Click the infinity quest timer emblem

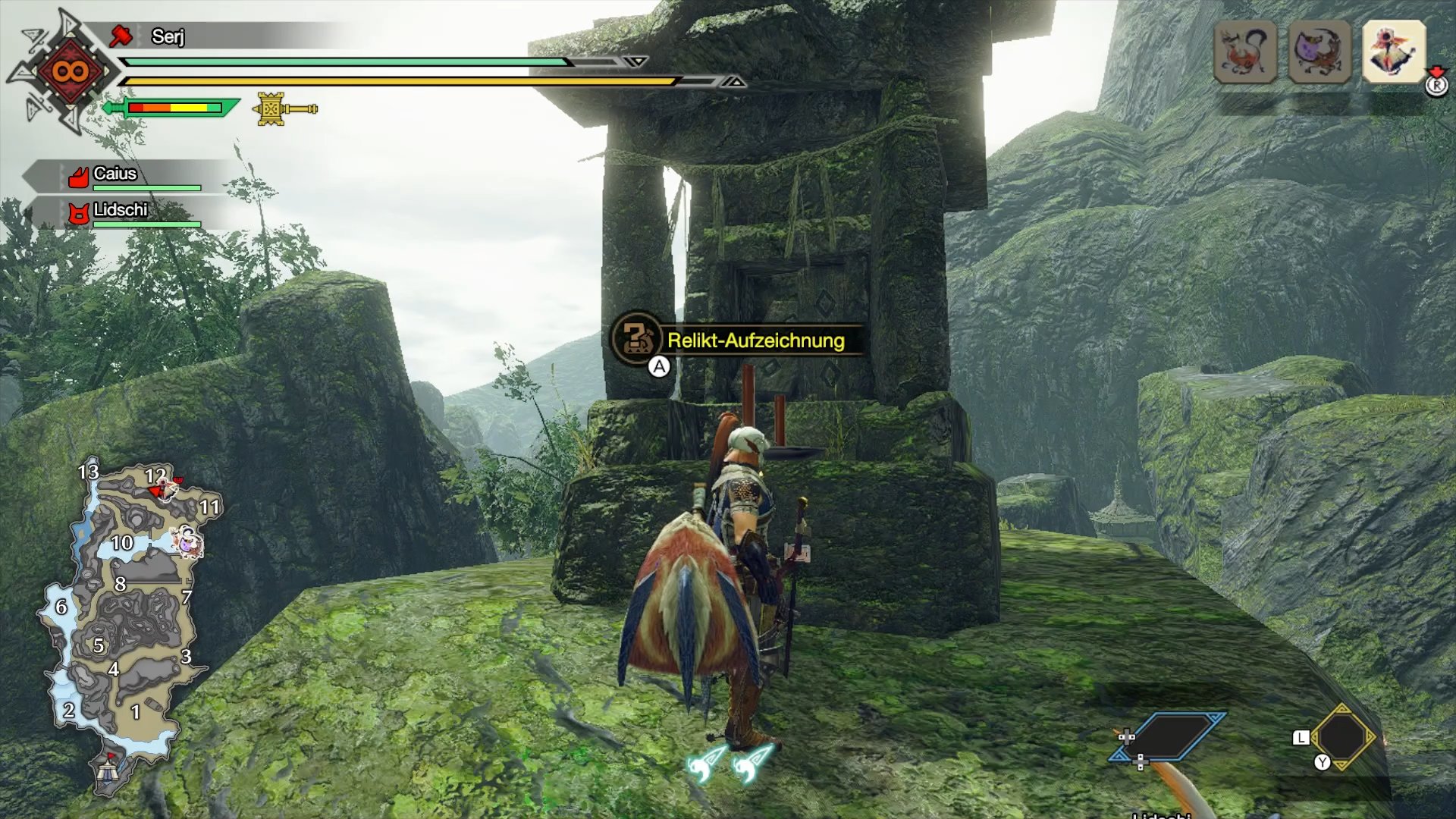[70, 72]
